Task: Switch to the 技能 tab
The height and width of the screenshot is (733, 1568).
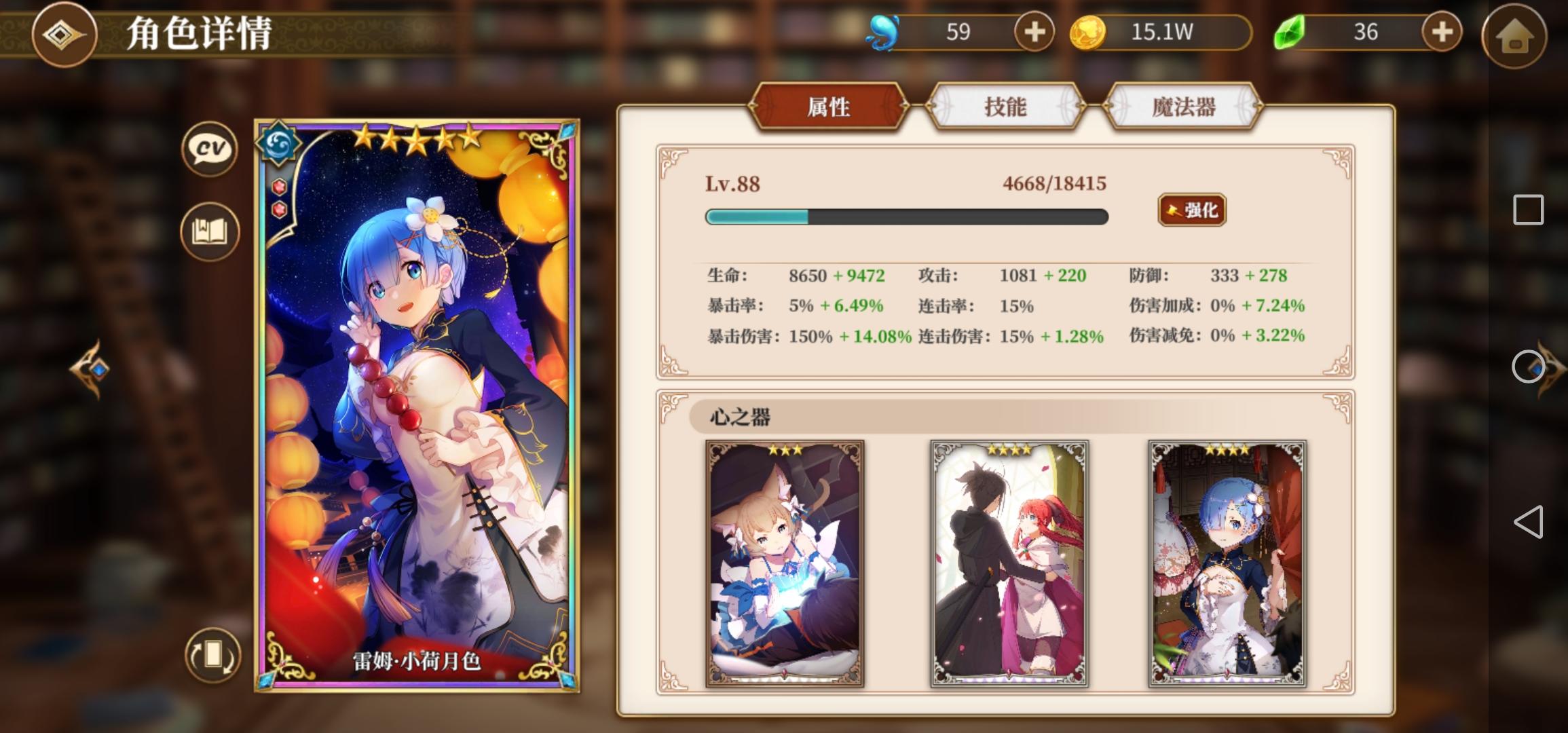Action: 1006,107
